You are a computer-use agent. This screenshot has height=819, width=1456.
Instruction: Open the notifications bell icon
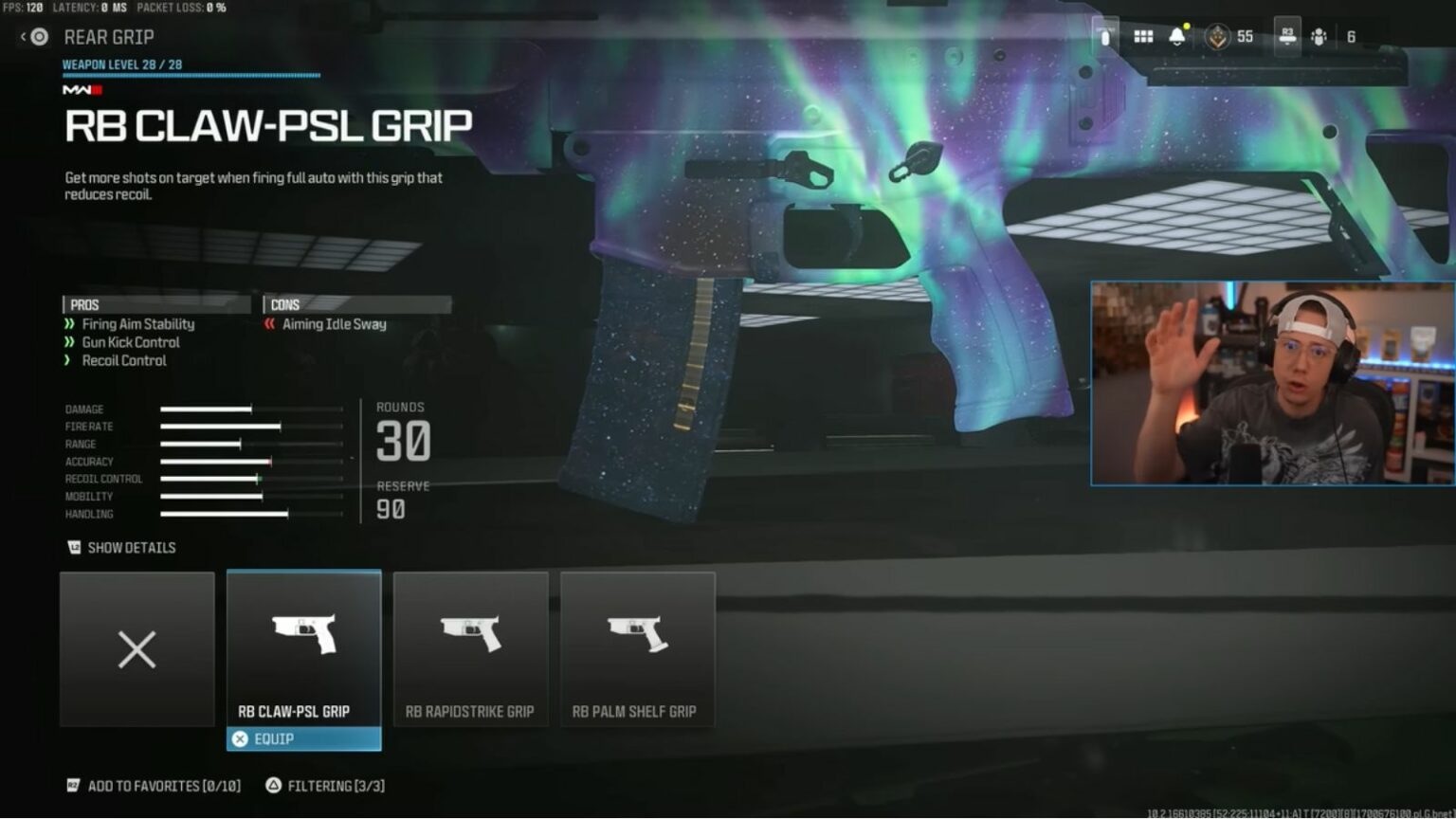point(1175,35)
